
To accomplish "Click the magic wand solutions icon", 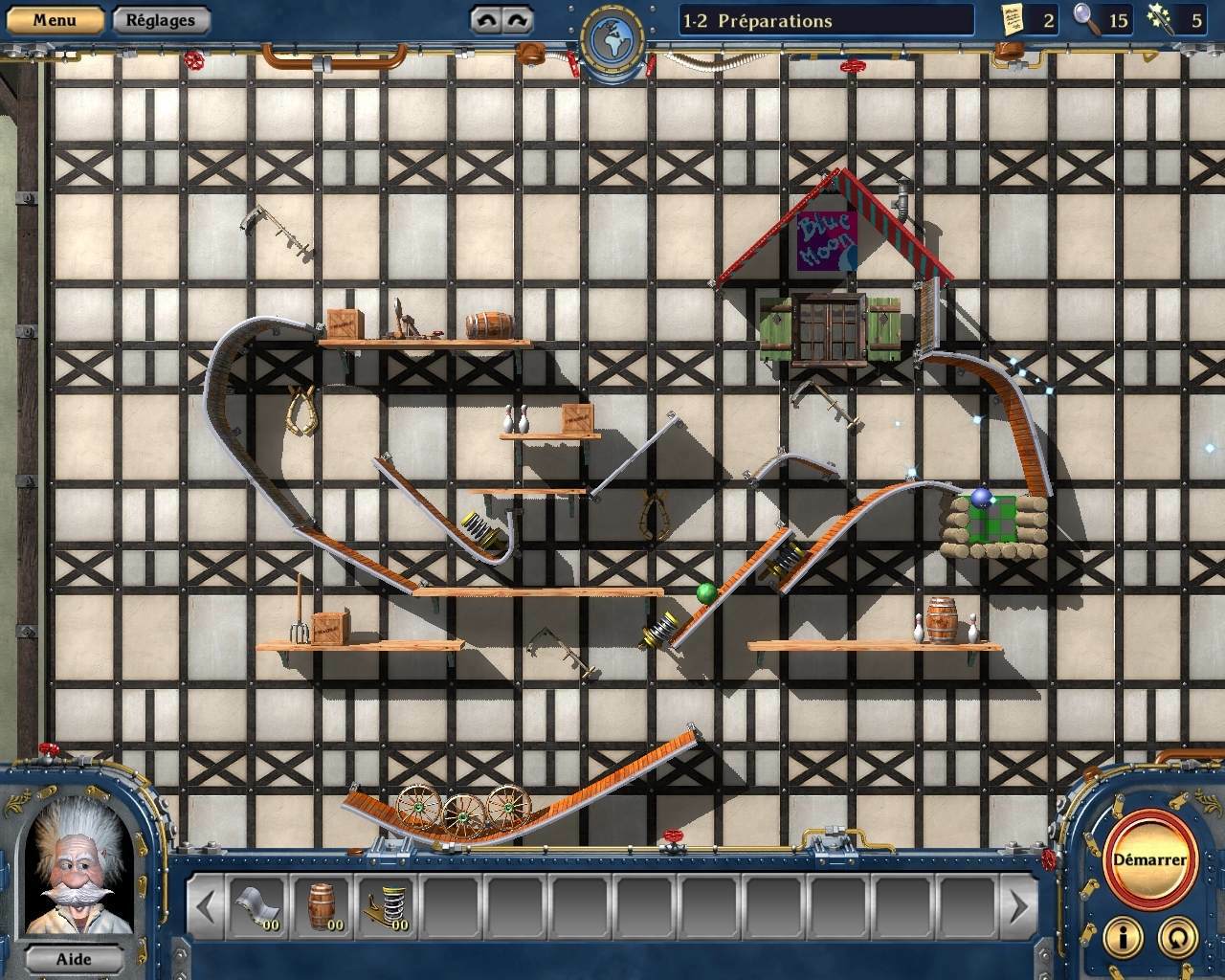I will tap(1167, 19).
